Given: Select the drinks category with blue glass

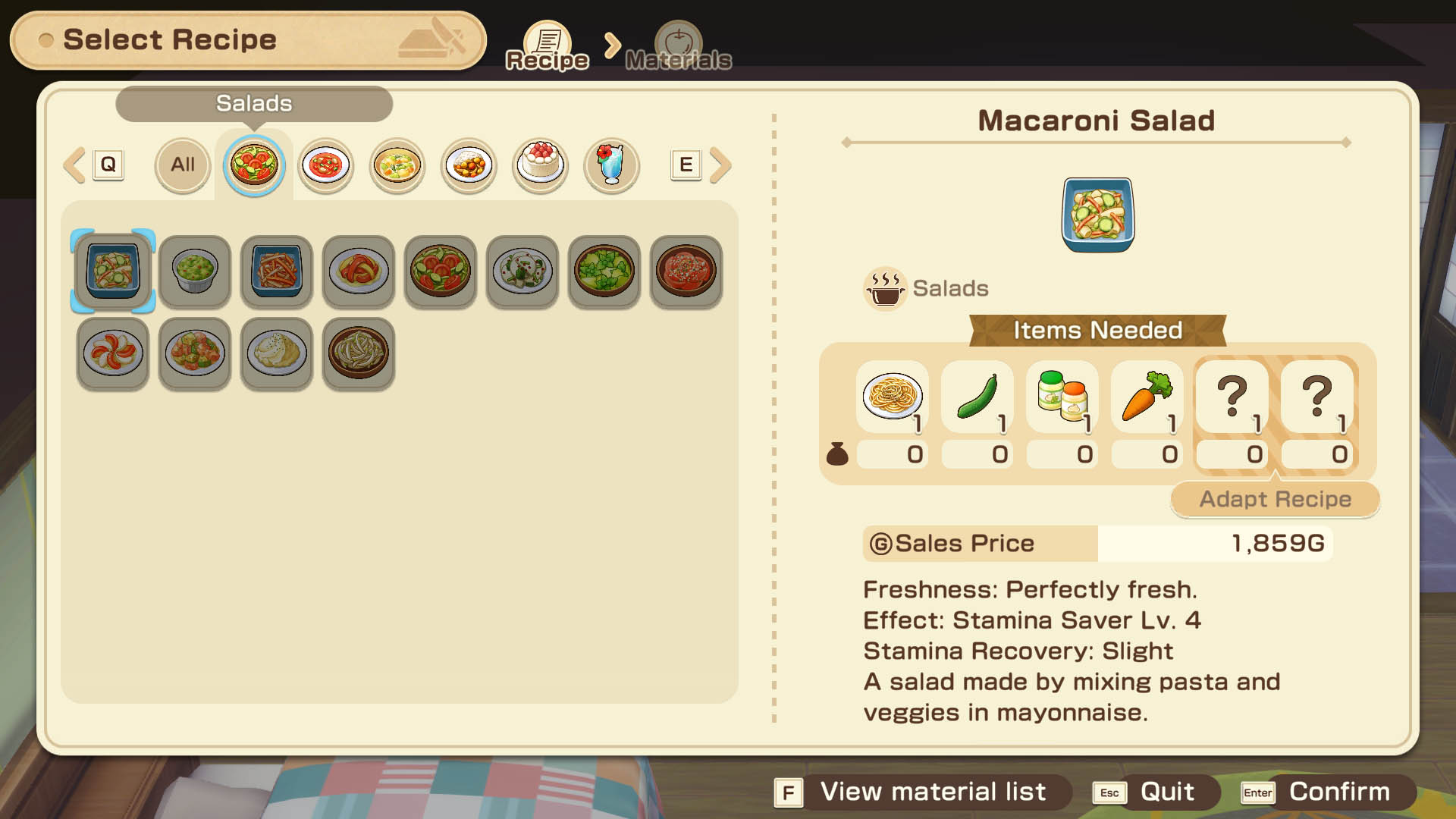Looking at the screenshot, I should coord(611,165).
